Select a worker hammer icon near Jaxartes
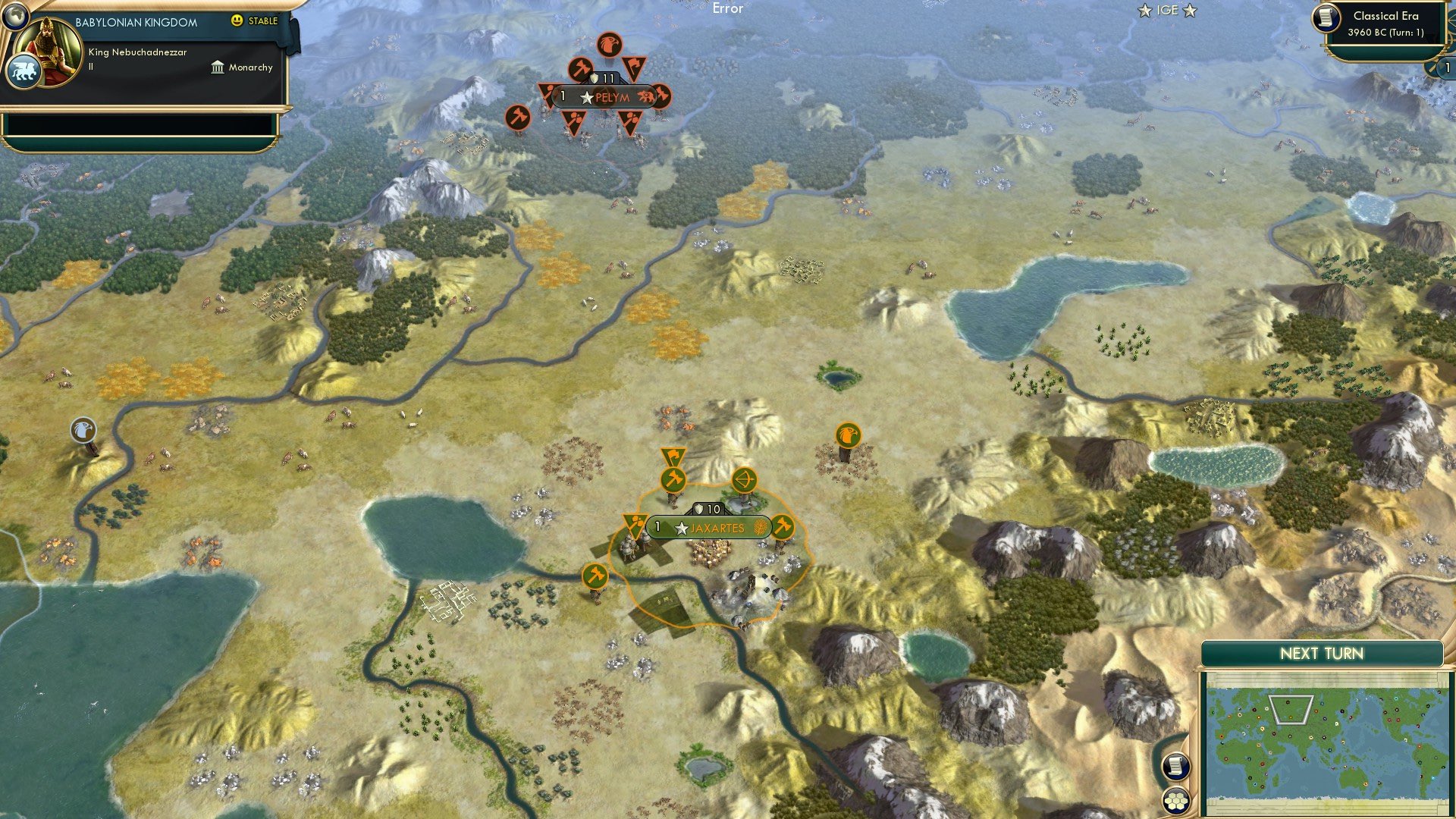This screenshot has height=819, width=1456. coord(672,481)
